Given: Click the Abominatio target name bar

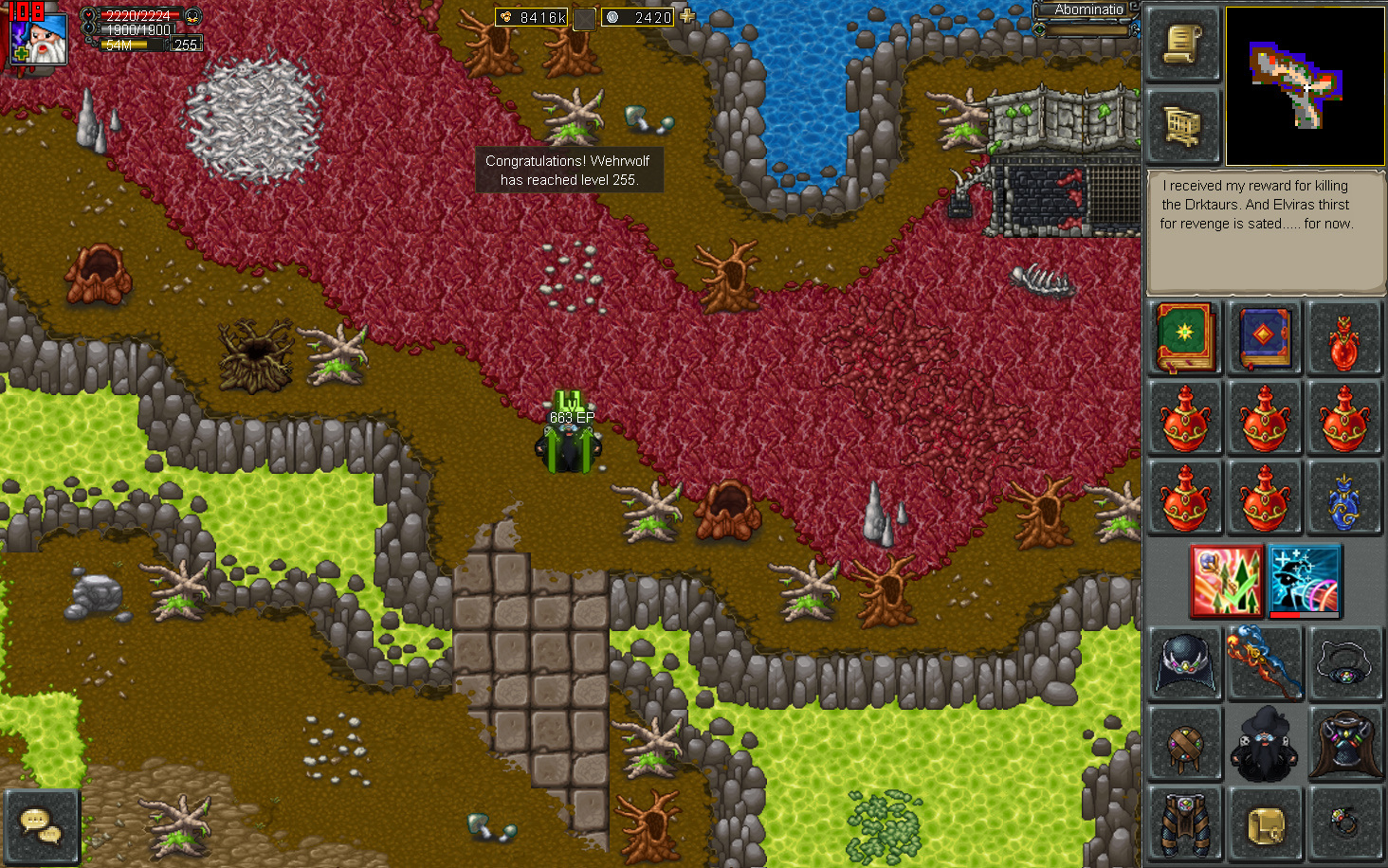Looking at the screenshot, I should point(1087,10).
